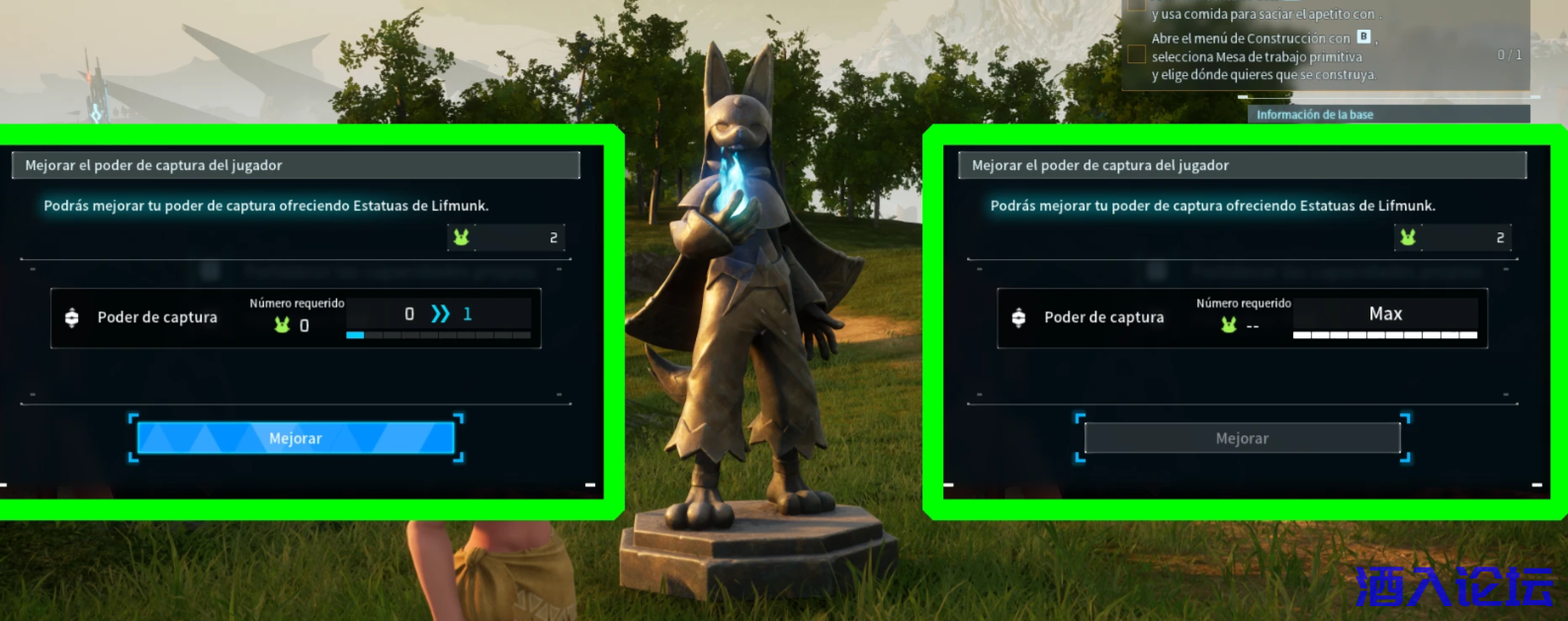This screenshot has height=621, width=1568.
Task: Select the Poder de captura row showing Max
Action: click(1242, 318)
